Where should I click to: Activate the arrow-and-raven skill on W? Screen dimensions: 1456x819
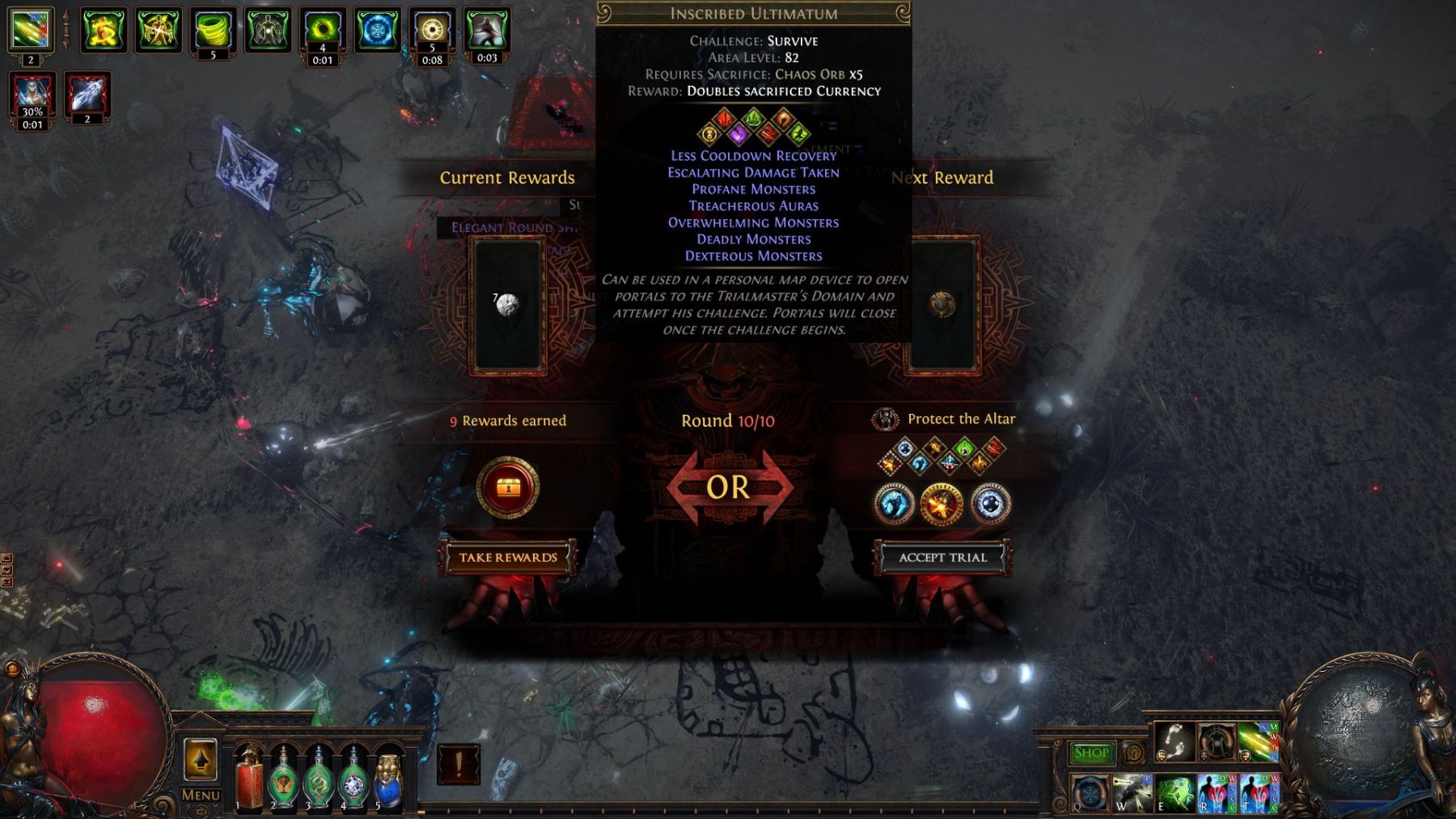(1132, 792)
